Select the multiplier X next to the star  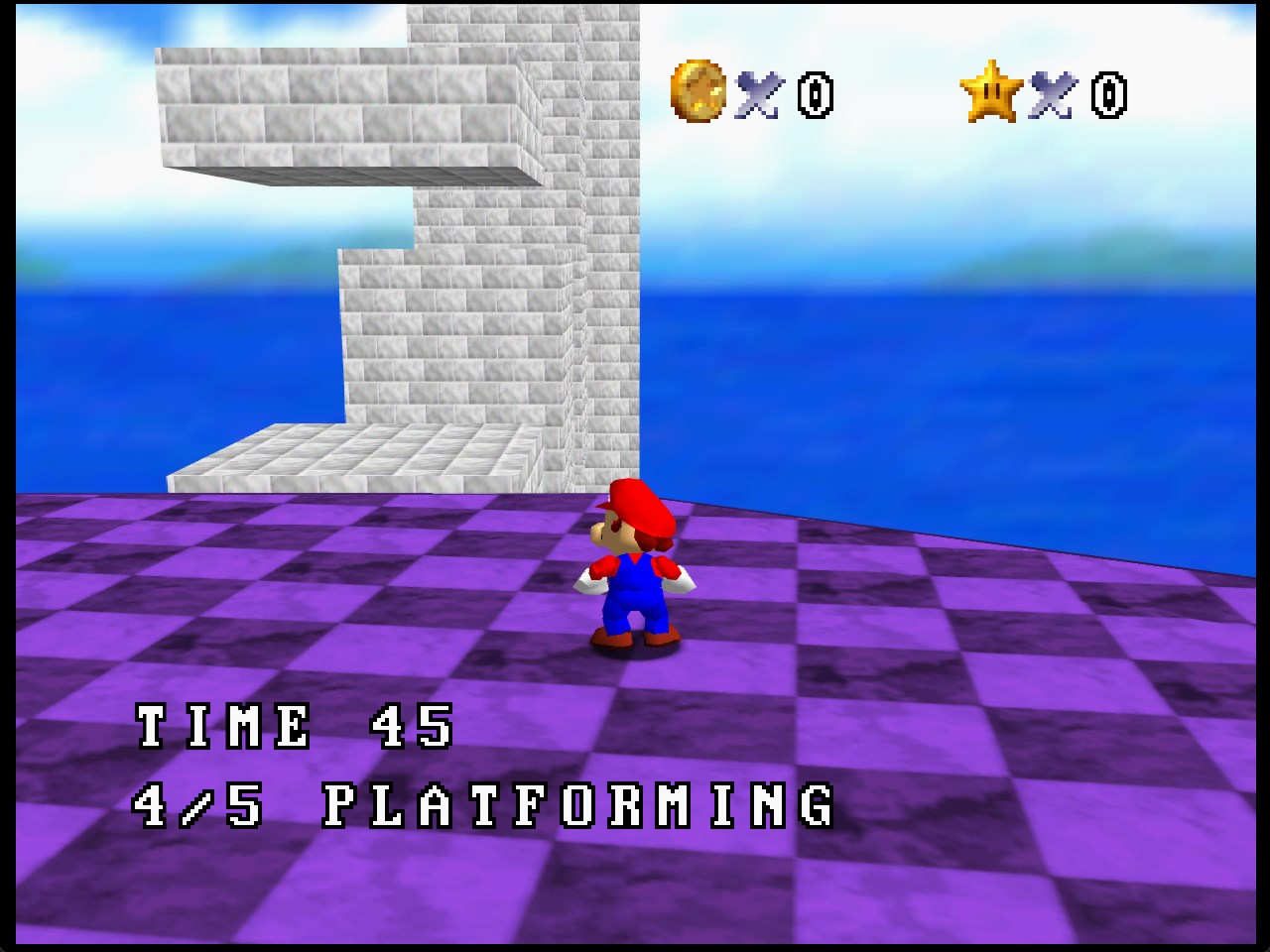1055,96
